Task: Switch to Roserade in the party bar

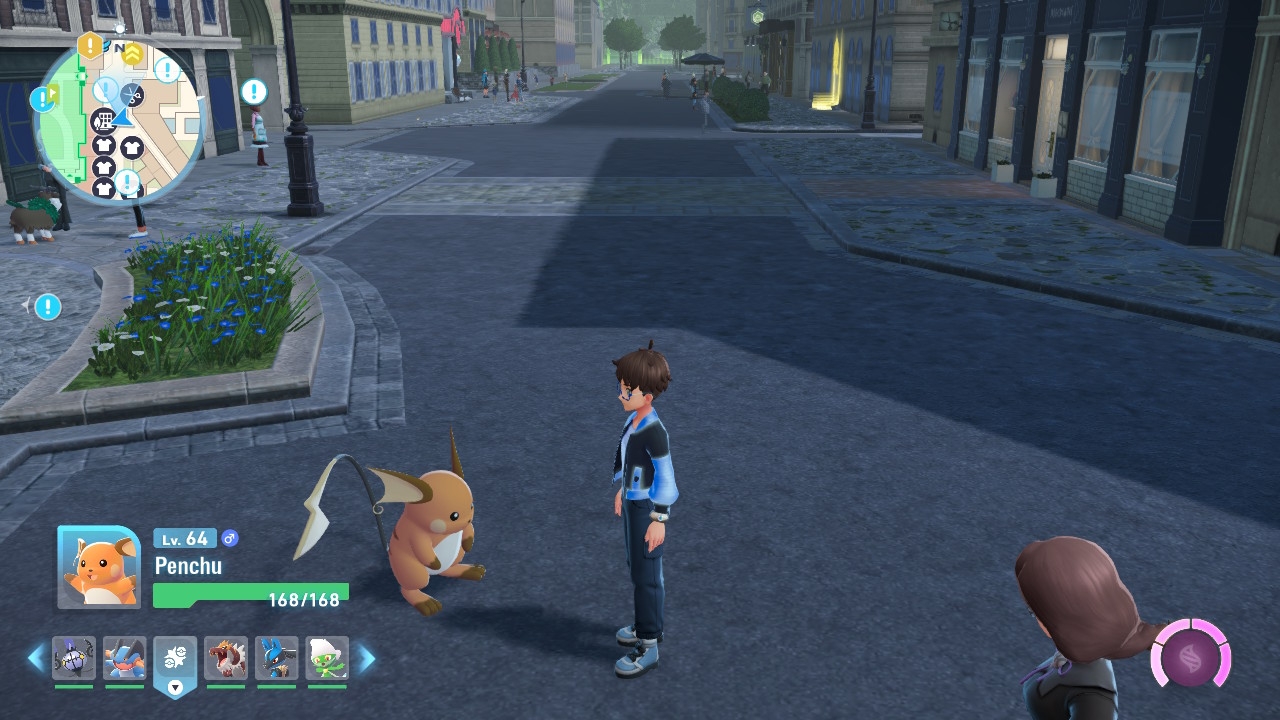Action: coord(327,658)
